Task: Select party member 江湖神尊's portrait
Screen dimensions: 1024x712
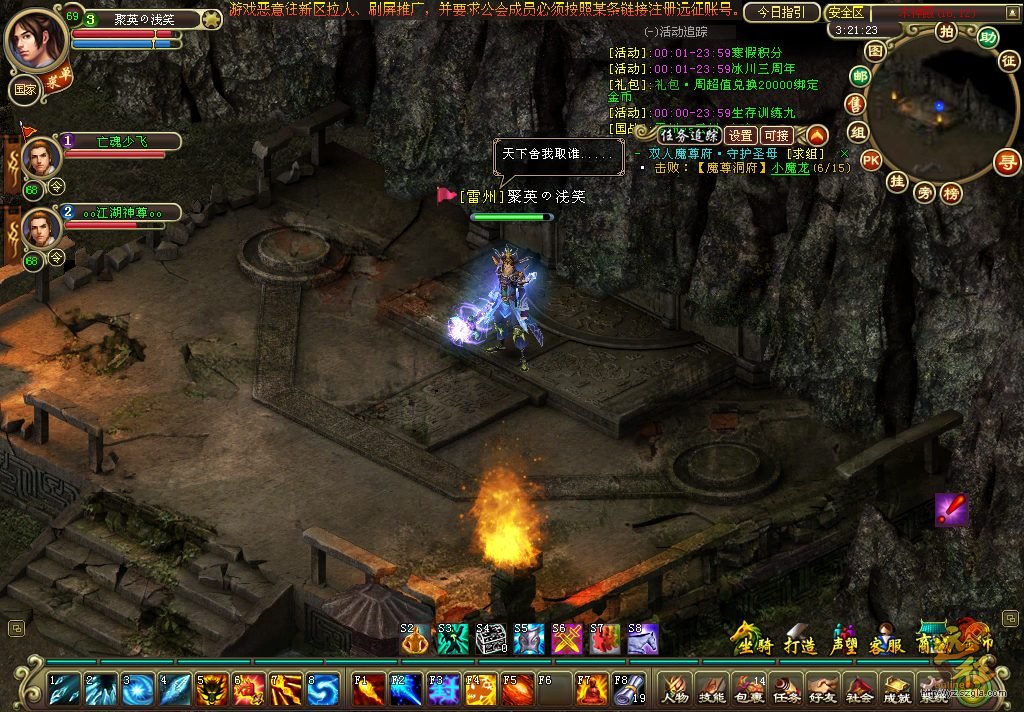Action: (40, 229)
